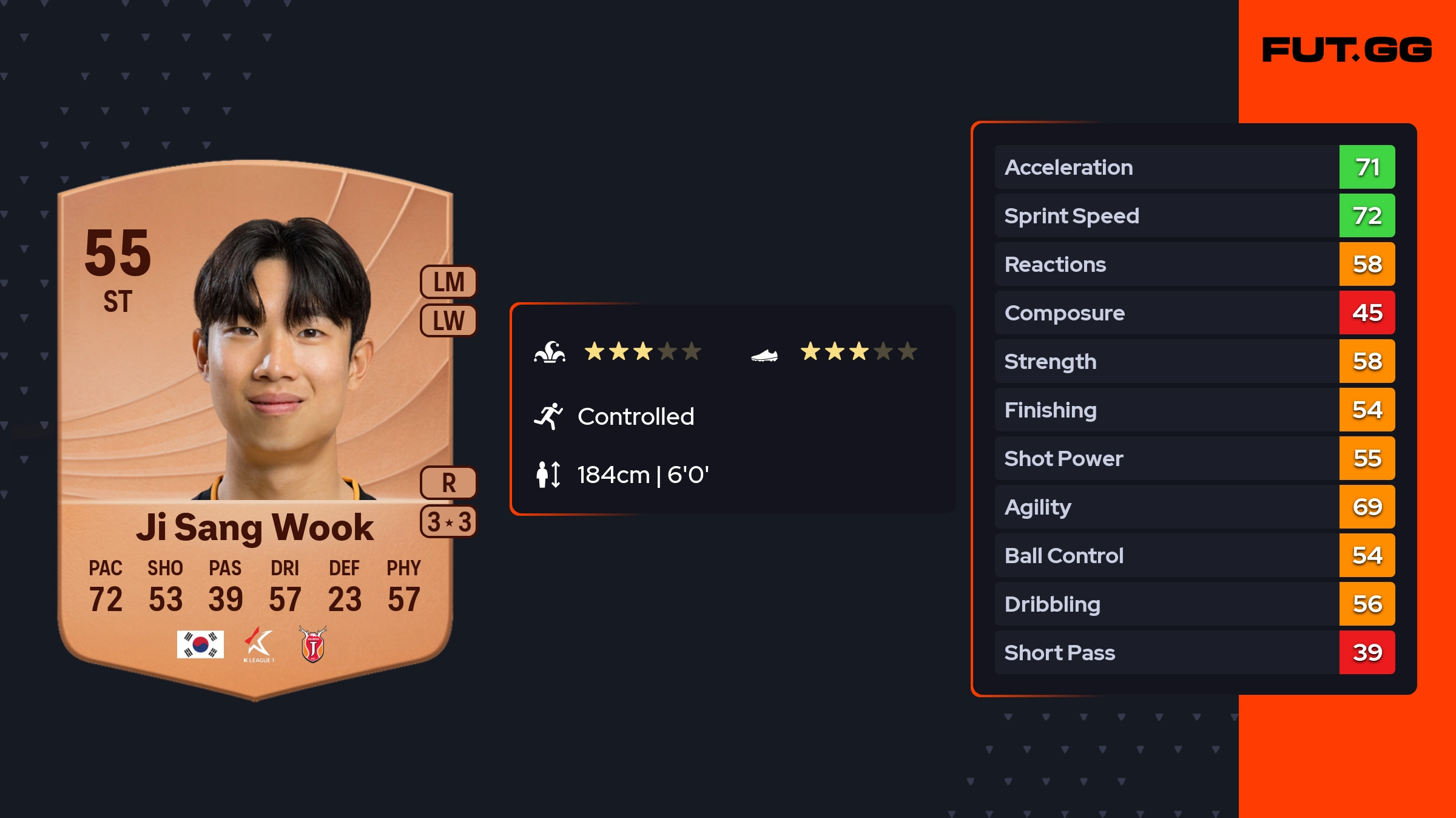The height and width of the screenshot is (818, 1456).
Task: Choose the LW alternate position badge
Action: [x=448, y=320]
